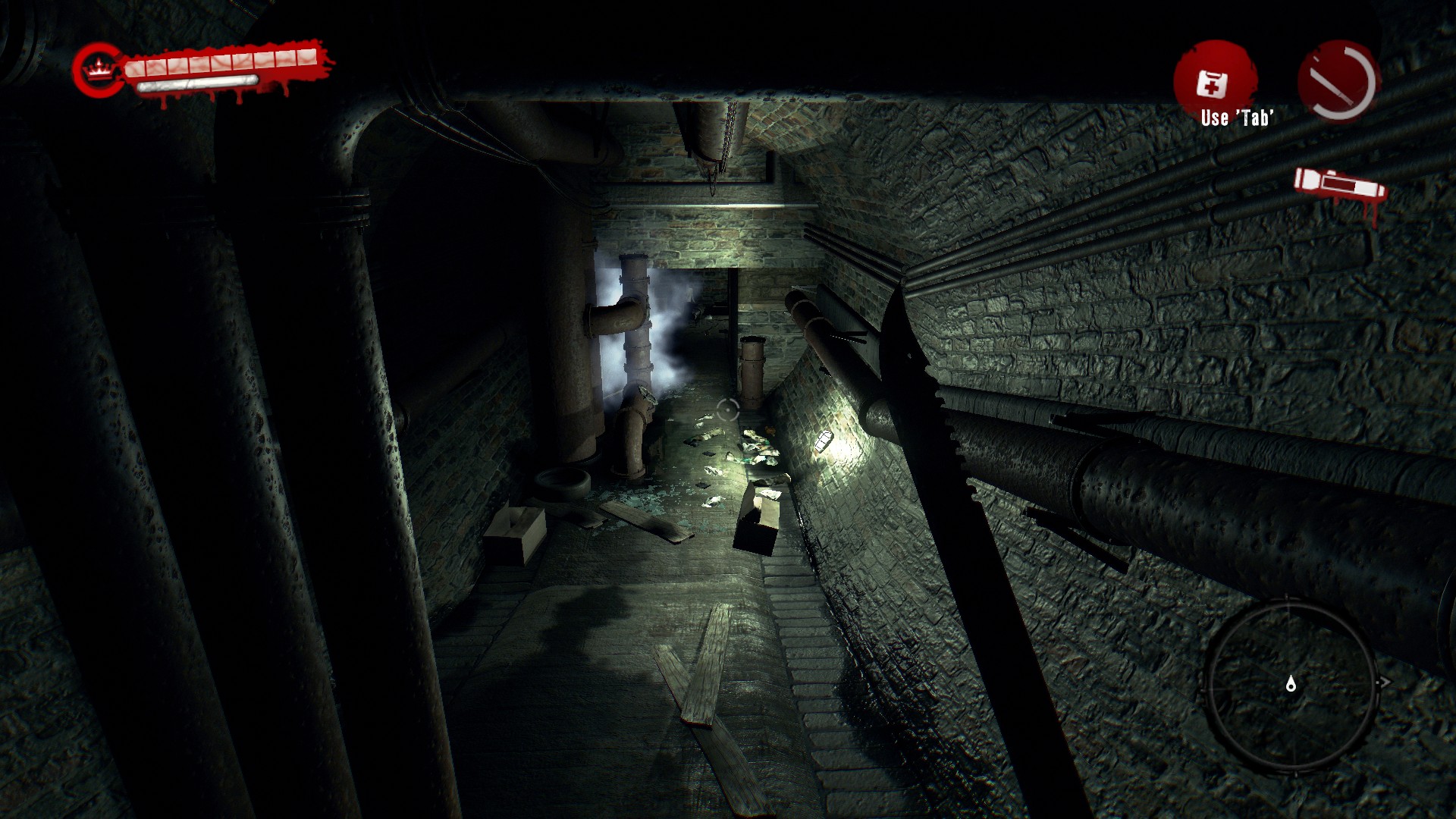Open the circular minimap compass

pyautogui.click(x=1291, y=685)
